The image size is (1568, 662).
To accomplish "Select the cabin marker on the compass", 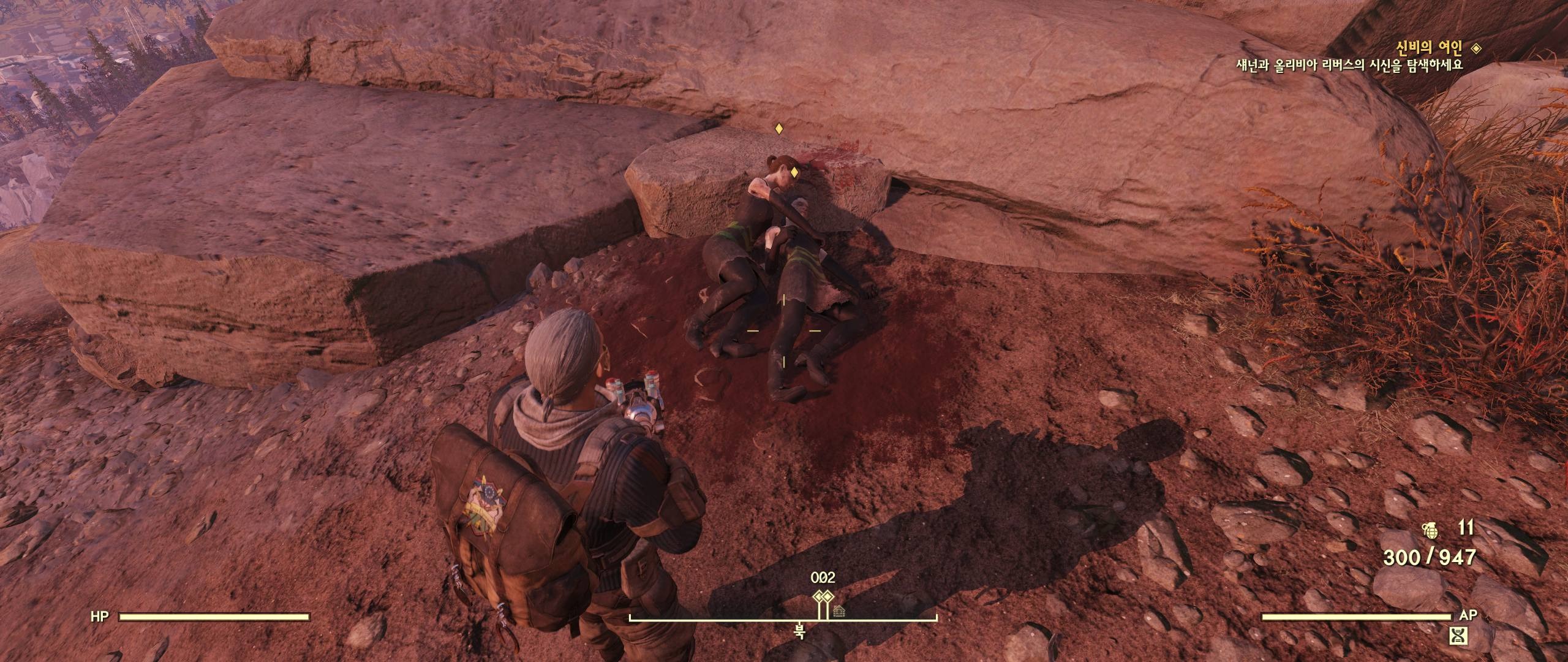I will coord(839,611).
